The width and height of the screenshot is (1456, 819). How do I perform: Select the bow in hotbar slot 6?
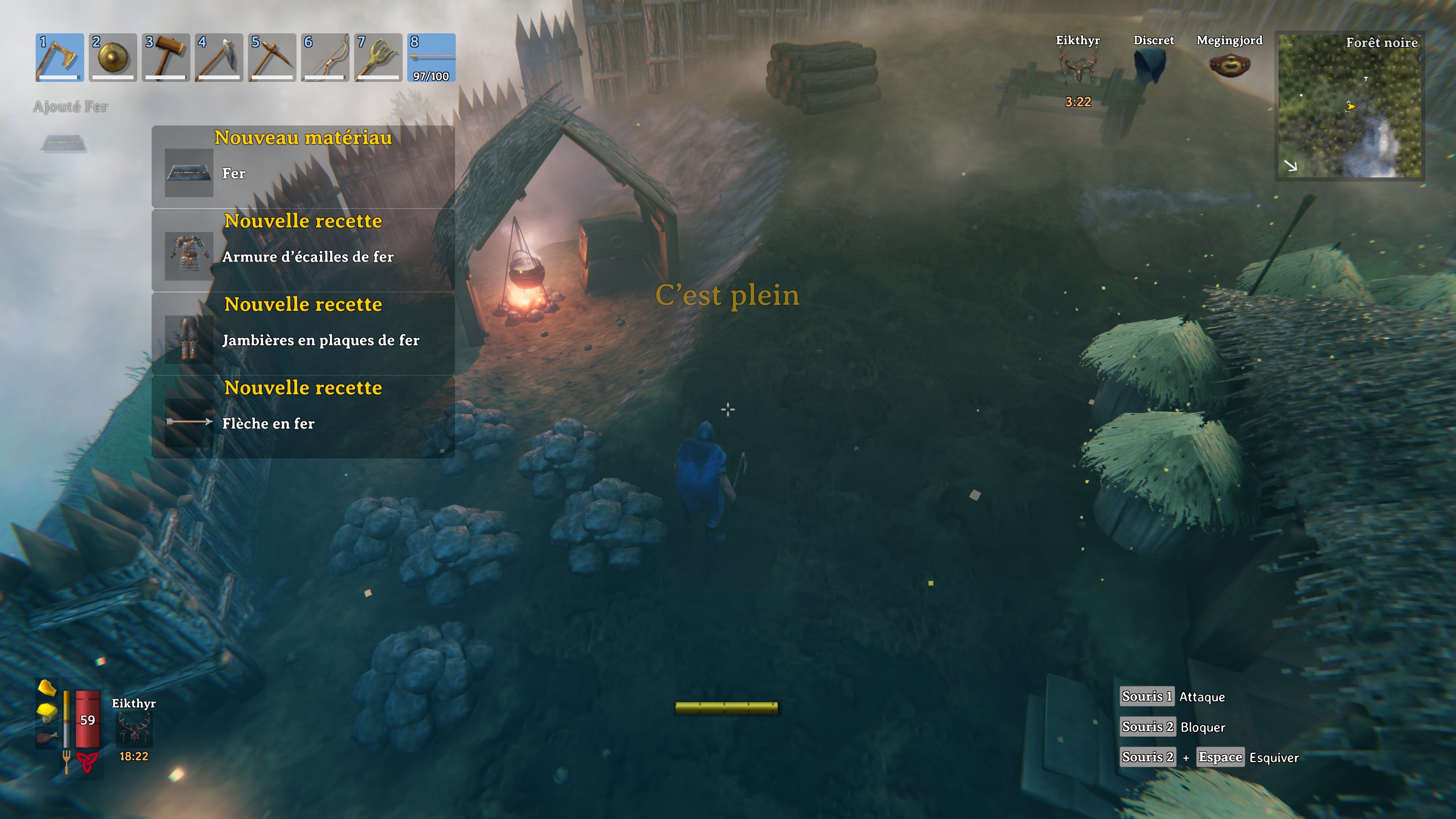(325, 57)
